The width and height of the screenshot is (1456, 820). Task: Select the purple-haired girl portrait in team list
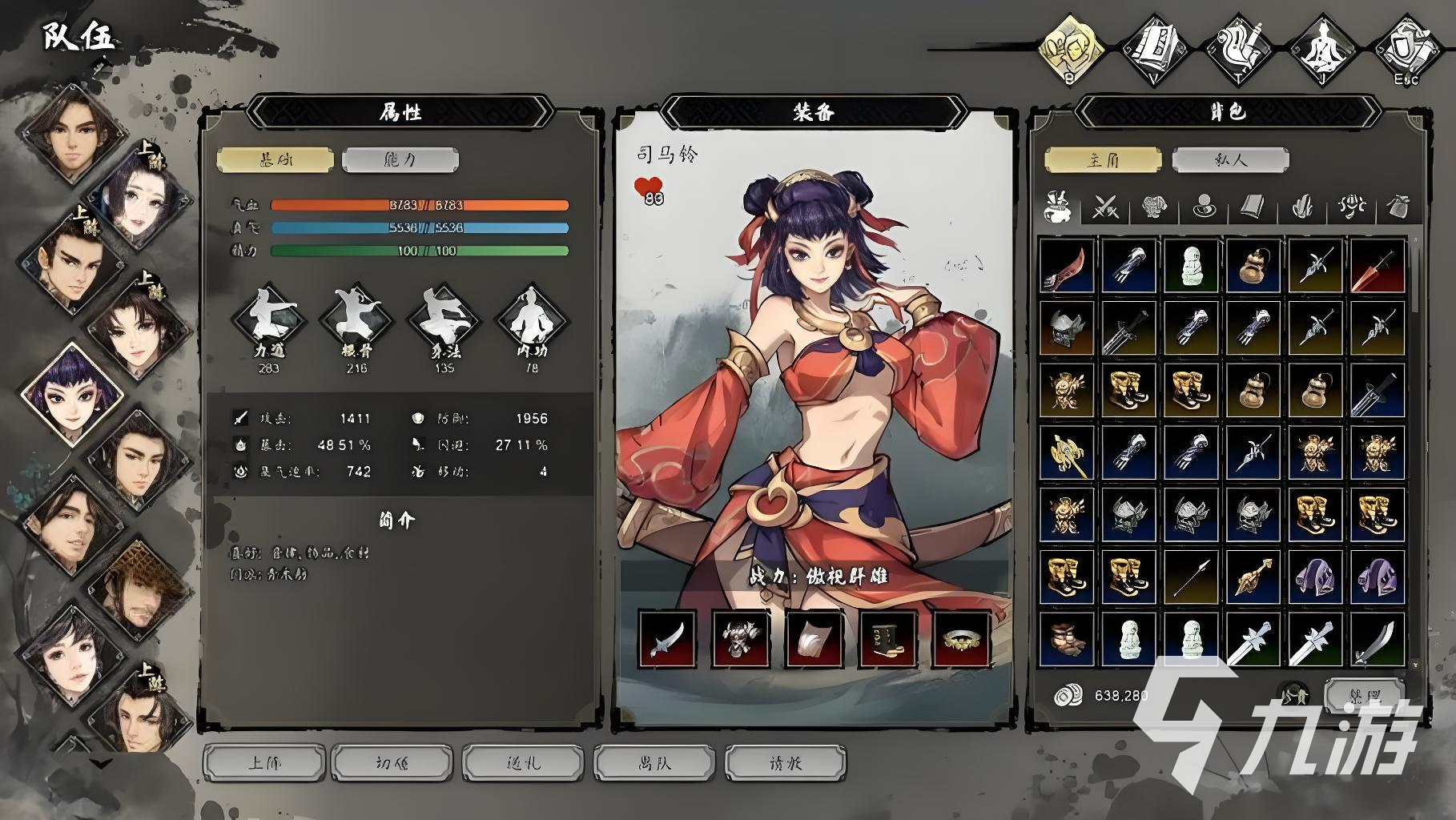pos(70,392)
